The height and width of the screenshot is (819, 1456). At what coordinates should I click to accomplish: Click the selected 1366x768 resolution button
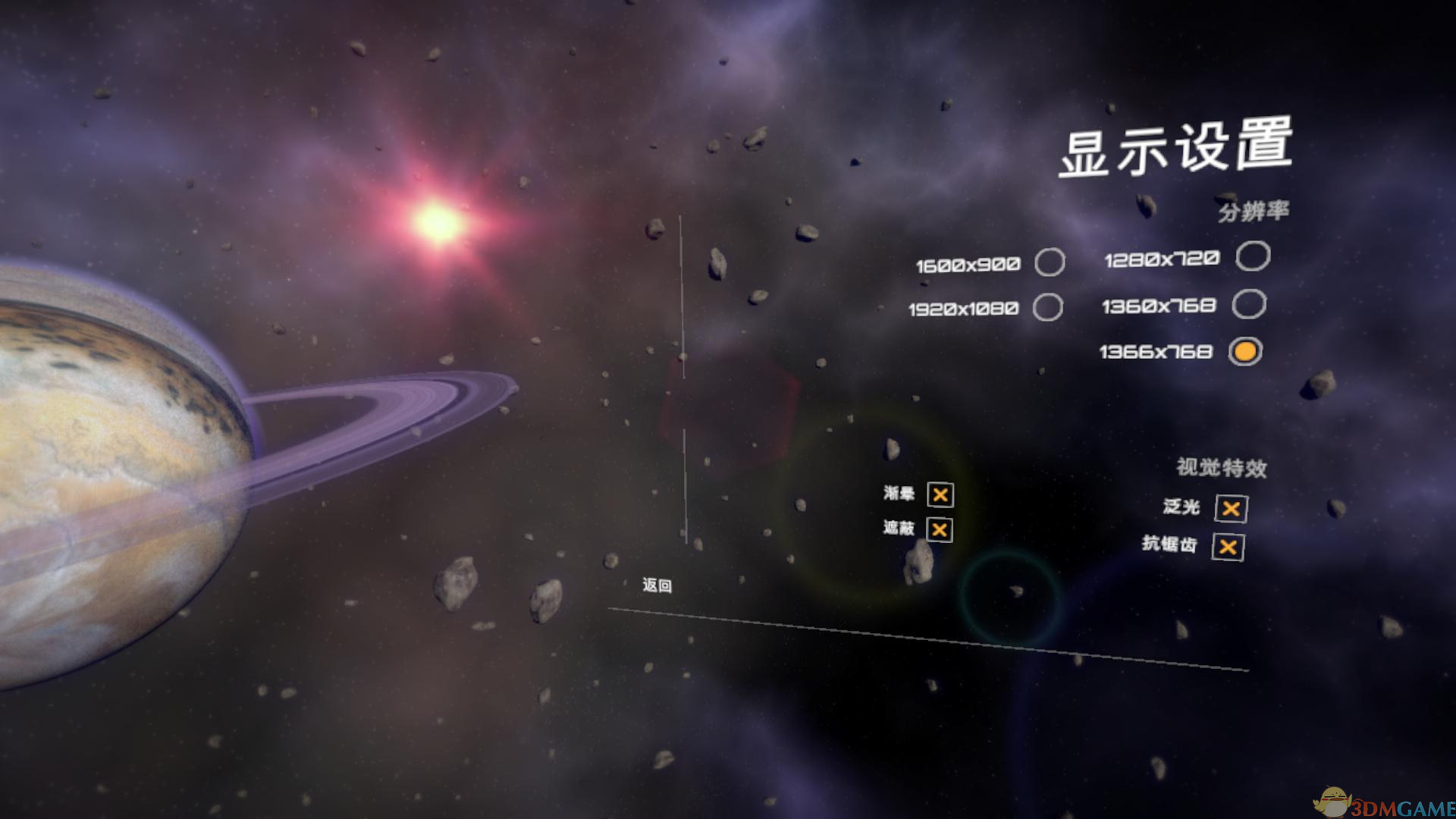point(1245,351)
